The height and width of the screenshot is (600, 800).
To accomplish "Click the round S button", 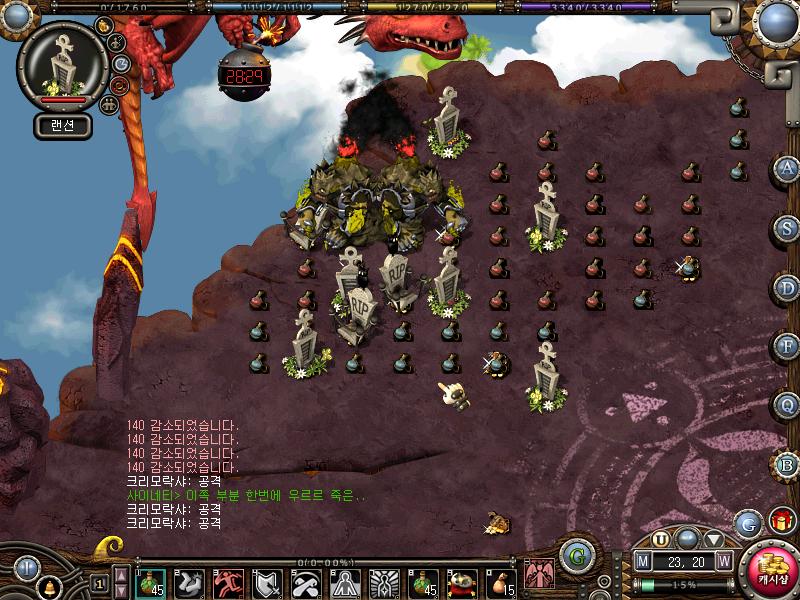I will click(x=787, y=228).
